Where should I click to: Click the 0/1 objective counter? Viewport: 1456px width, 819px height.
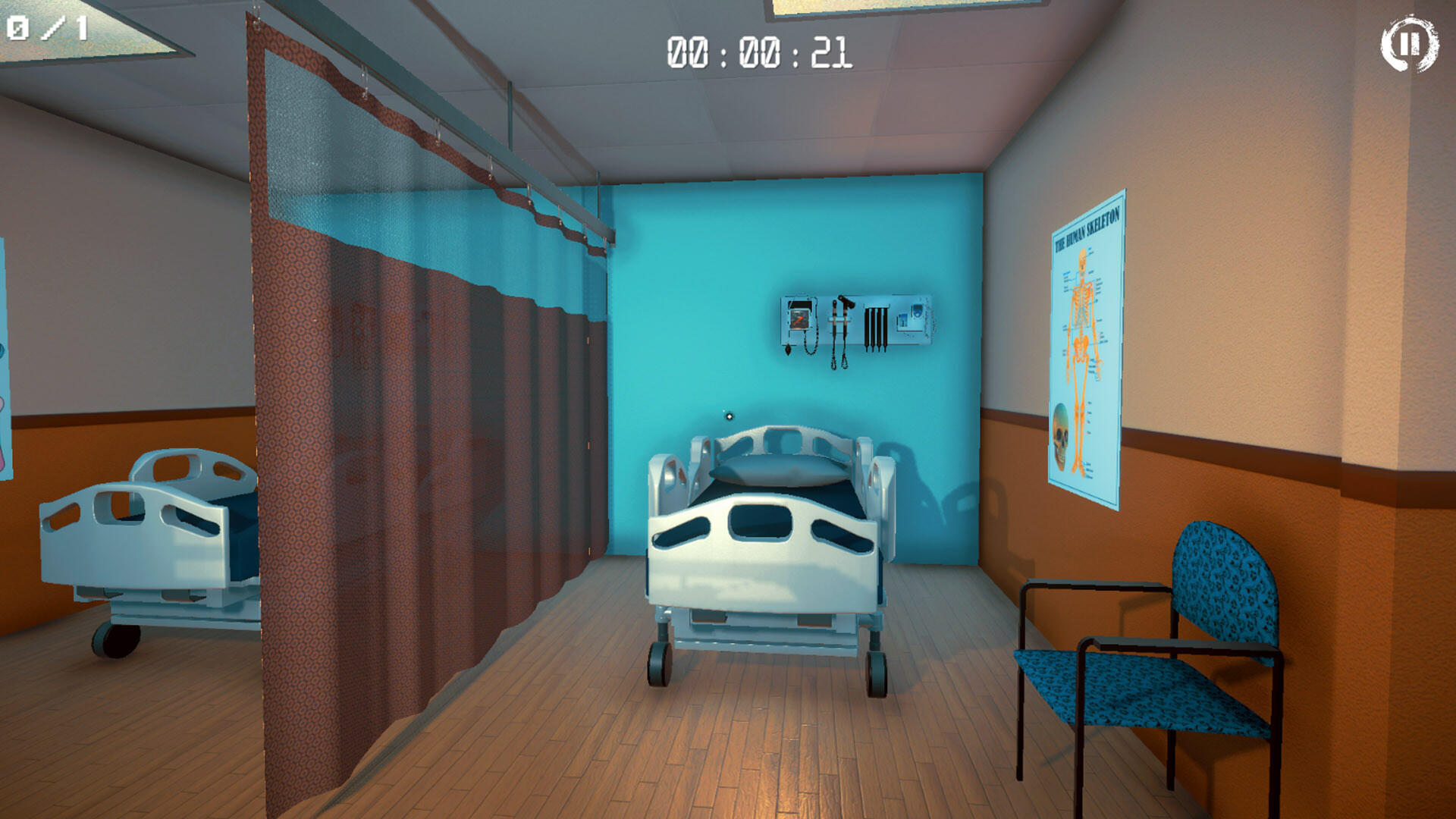(x=45, y=29)
